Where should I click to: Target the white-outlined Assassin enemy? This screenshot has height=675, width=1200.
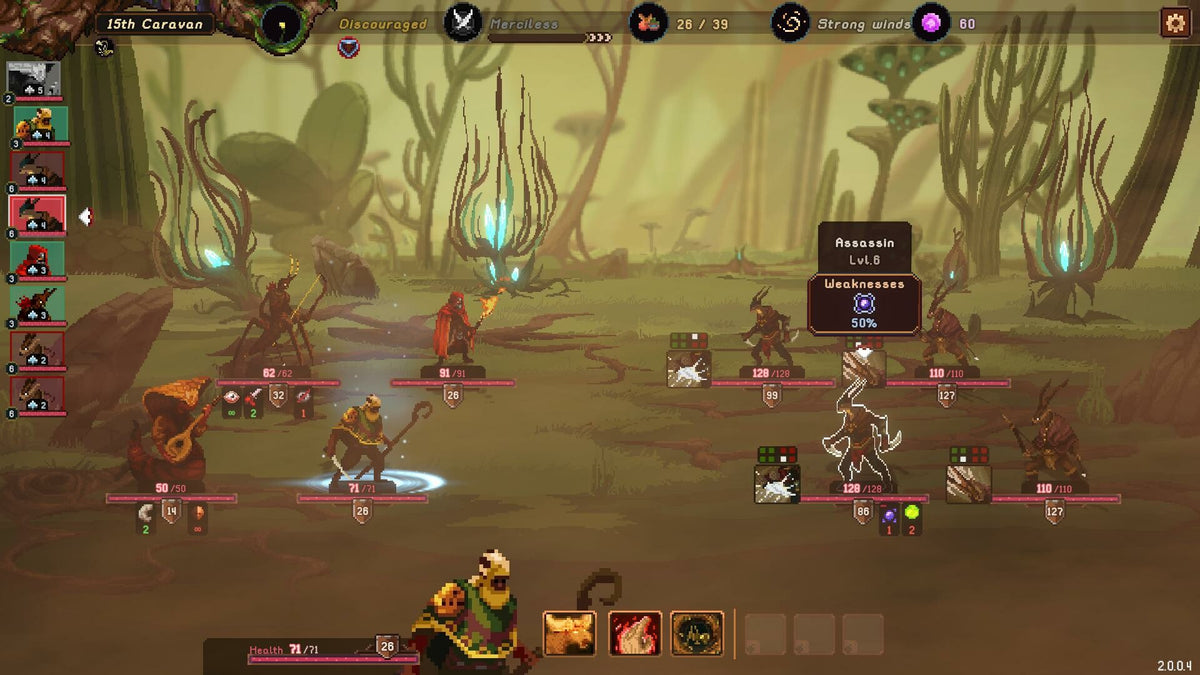(x=858, y=440)
